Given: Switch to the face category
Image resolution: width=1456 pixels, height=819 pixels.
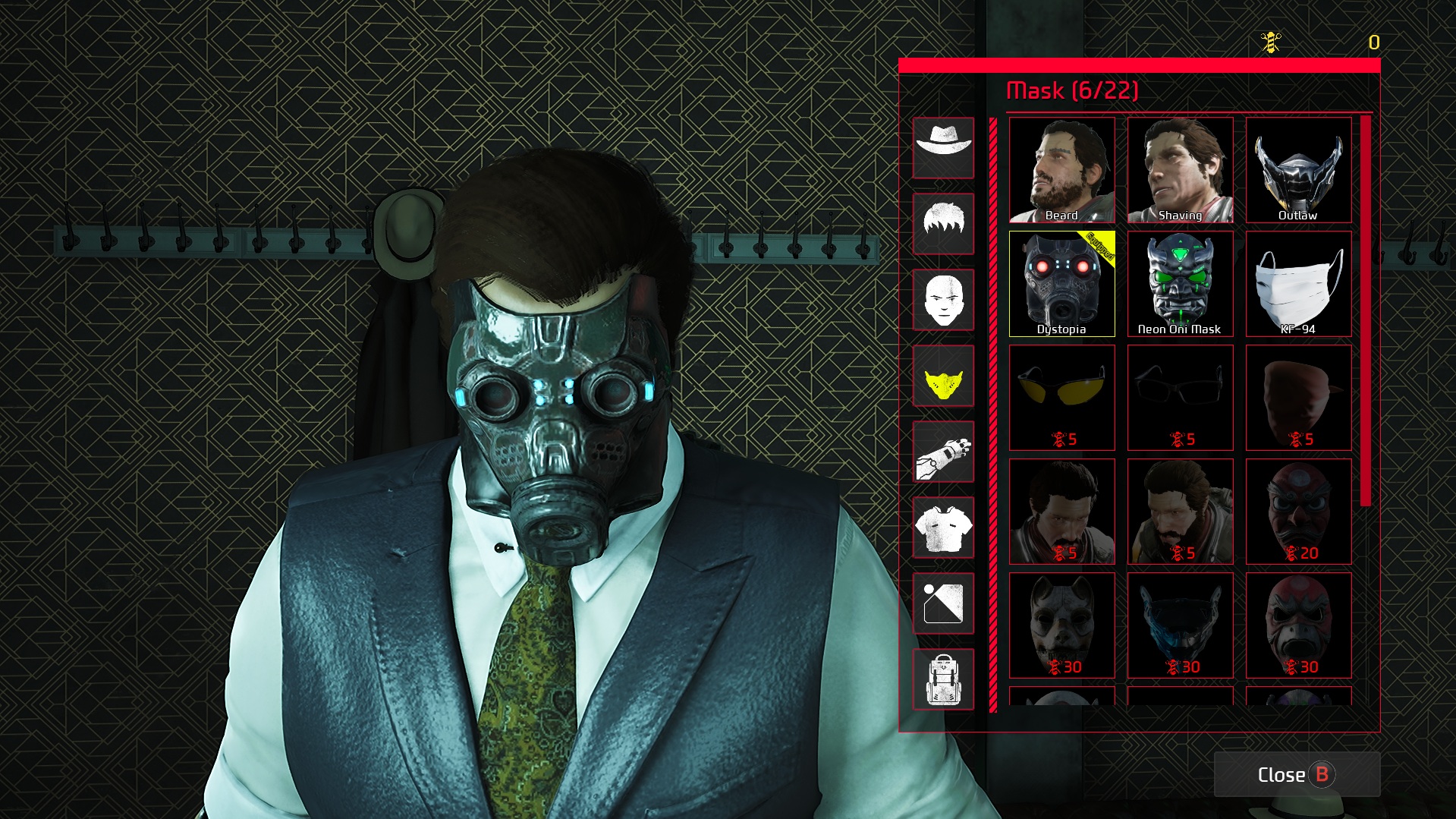Looking at the screenshot, I should tap(943, 300).
